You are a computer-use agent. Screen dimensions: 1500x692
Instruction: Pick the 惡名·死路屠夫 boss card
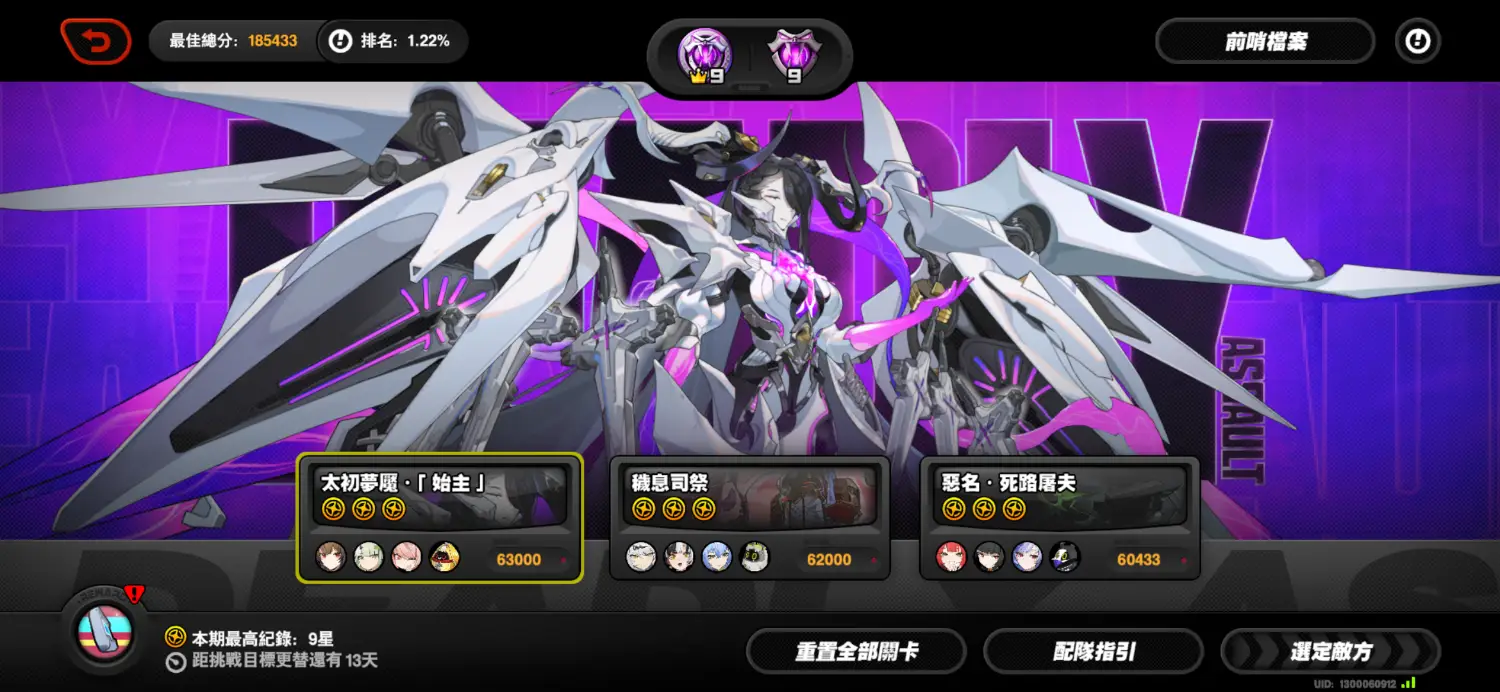coord(1060,516)
